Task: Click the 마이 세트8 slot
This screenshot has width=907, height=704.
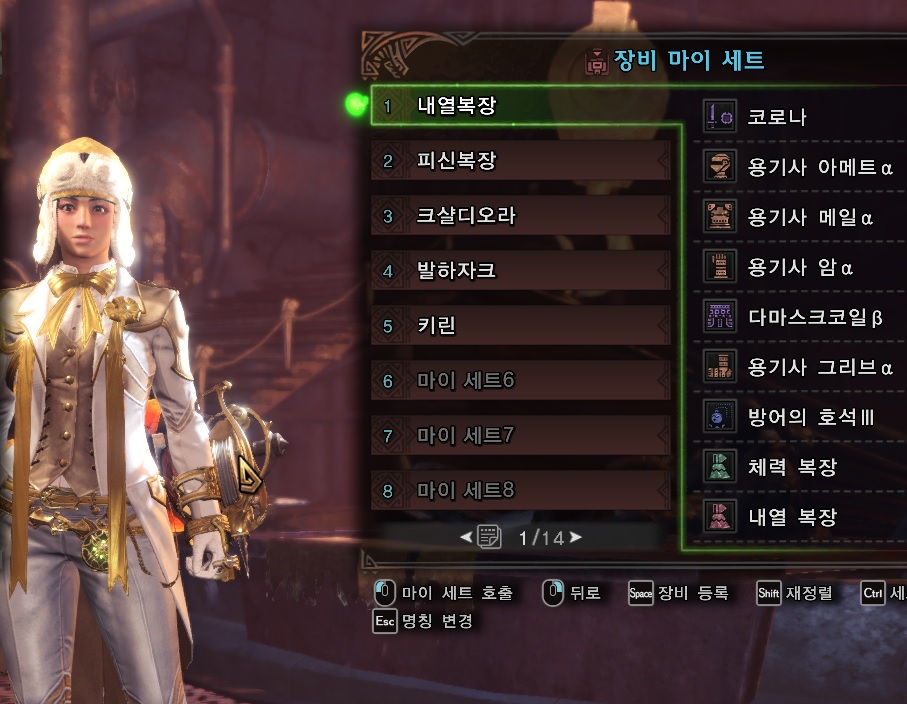Action: [520, 490]
